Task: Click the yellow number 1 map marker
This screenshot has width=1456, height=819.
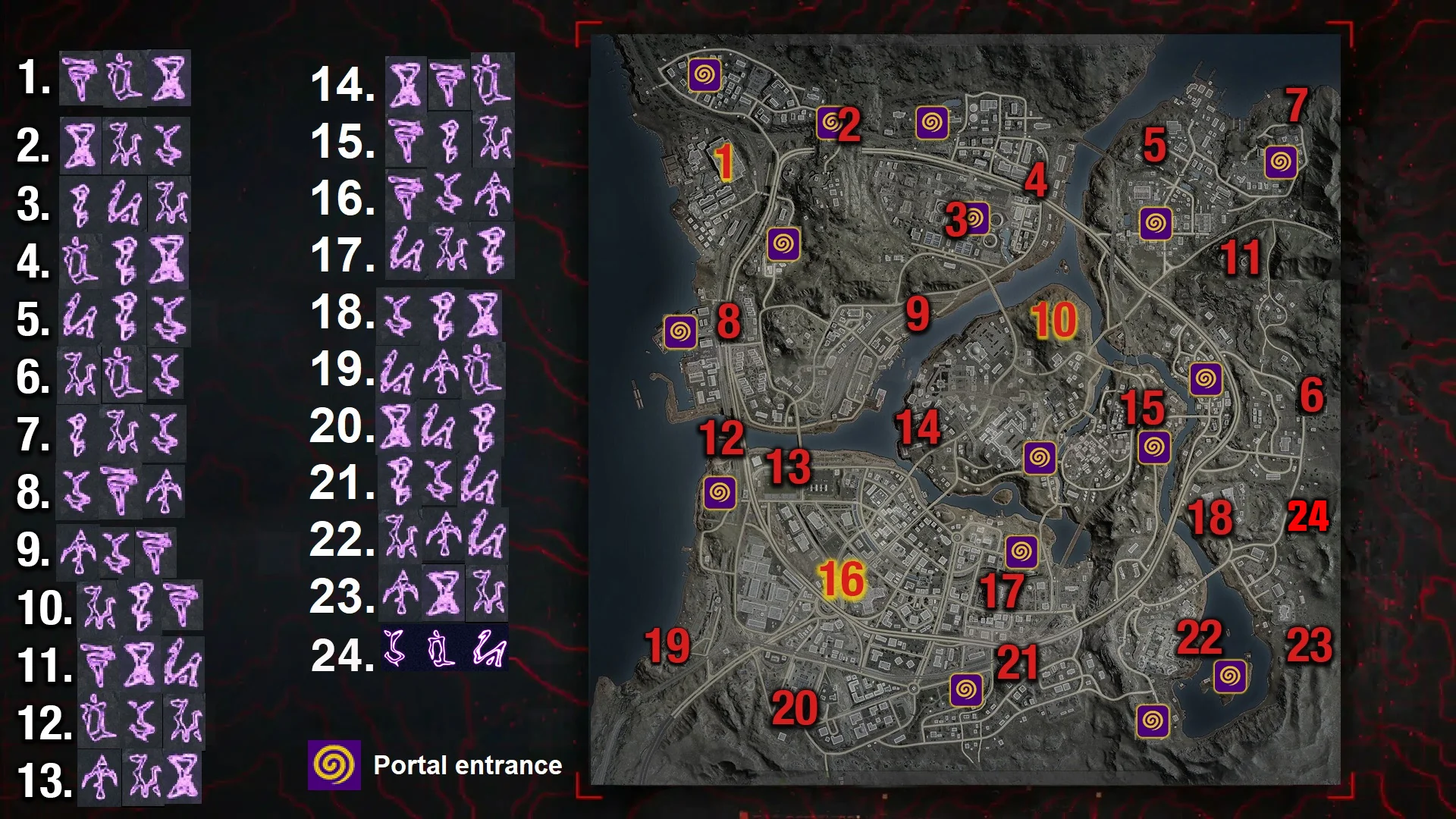Action: tap(724, 160)
